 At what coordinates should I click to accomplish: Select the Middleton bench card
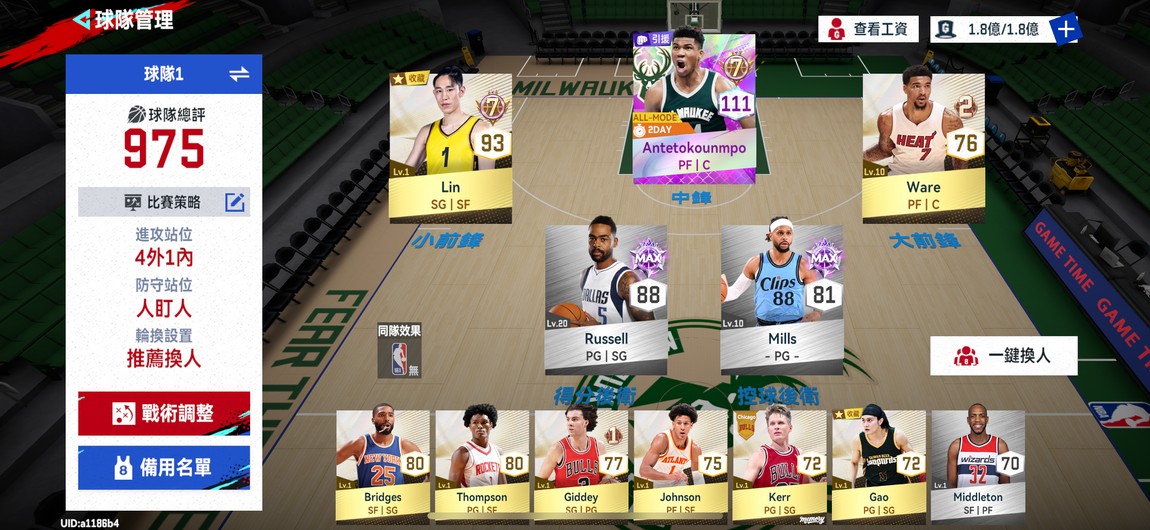(977, 464)
